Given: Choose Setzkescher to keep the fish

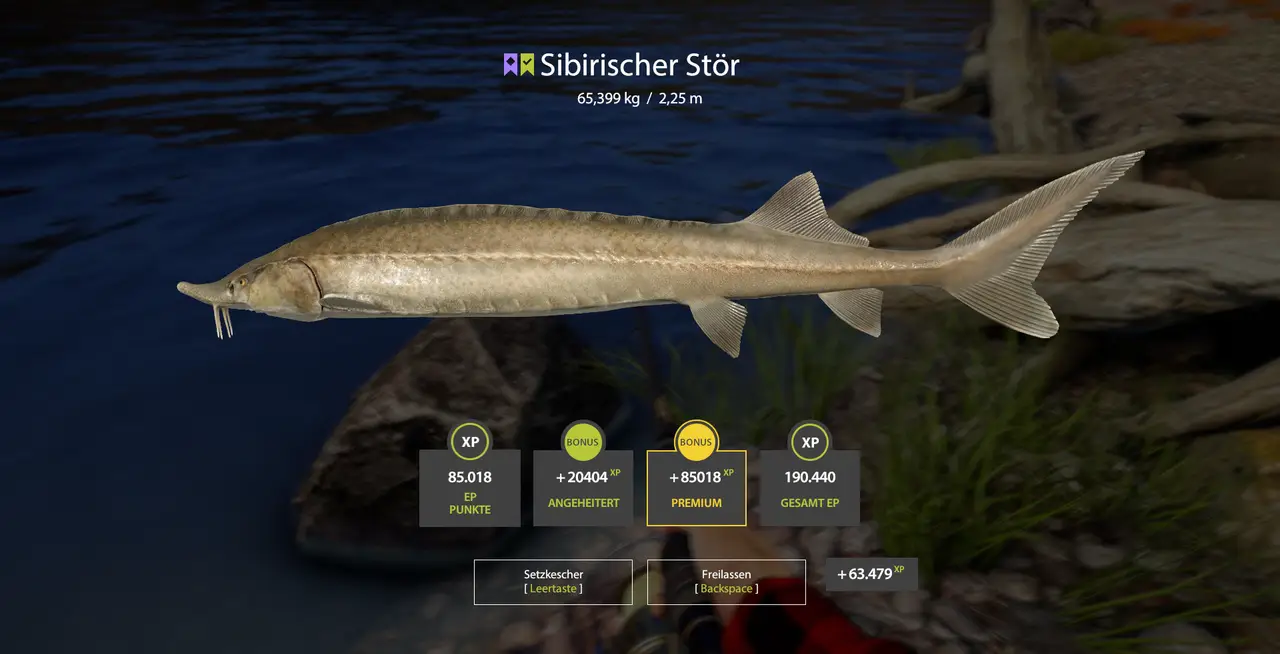Looking at the screenshot, I should pos(553,581).
